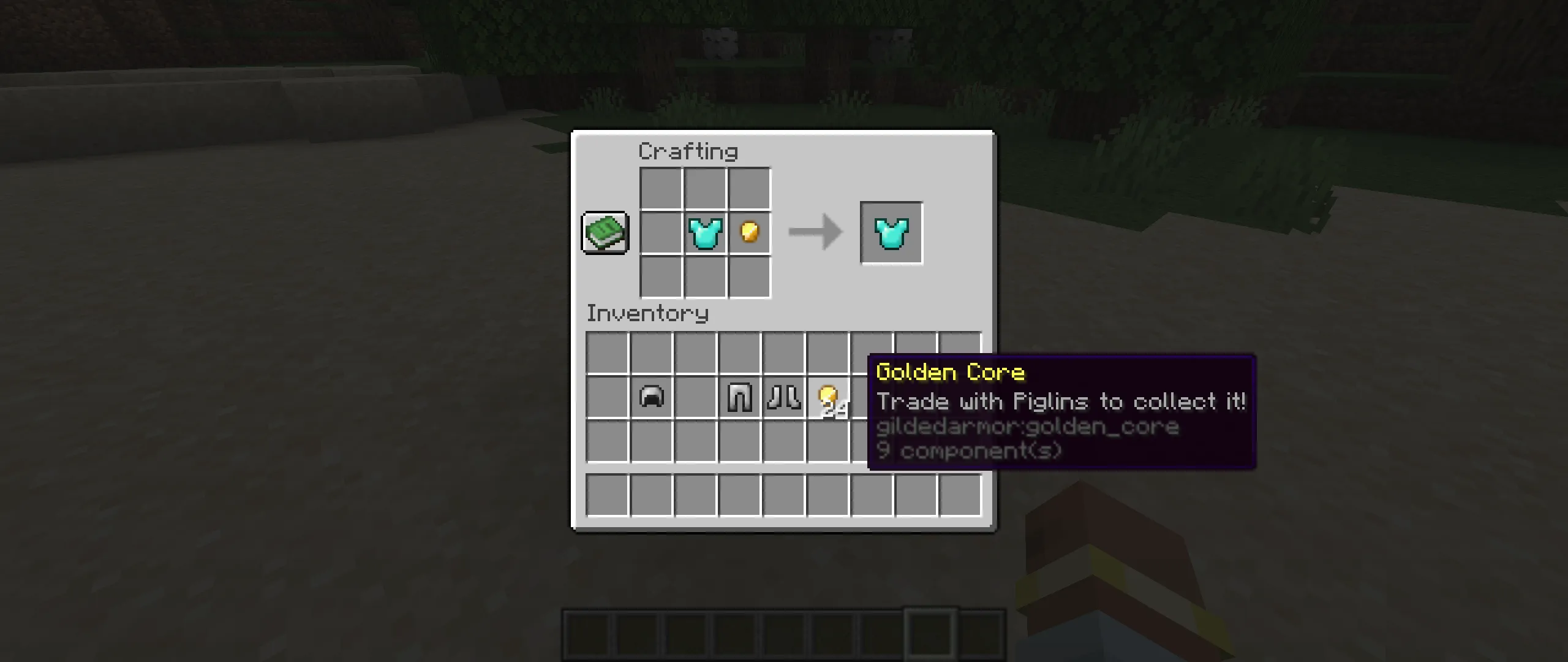Pick up the diamond chestplate from crafting grid
Screen dimensions: 1568x662
tap(706, 233)
